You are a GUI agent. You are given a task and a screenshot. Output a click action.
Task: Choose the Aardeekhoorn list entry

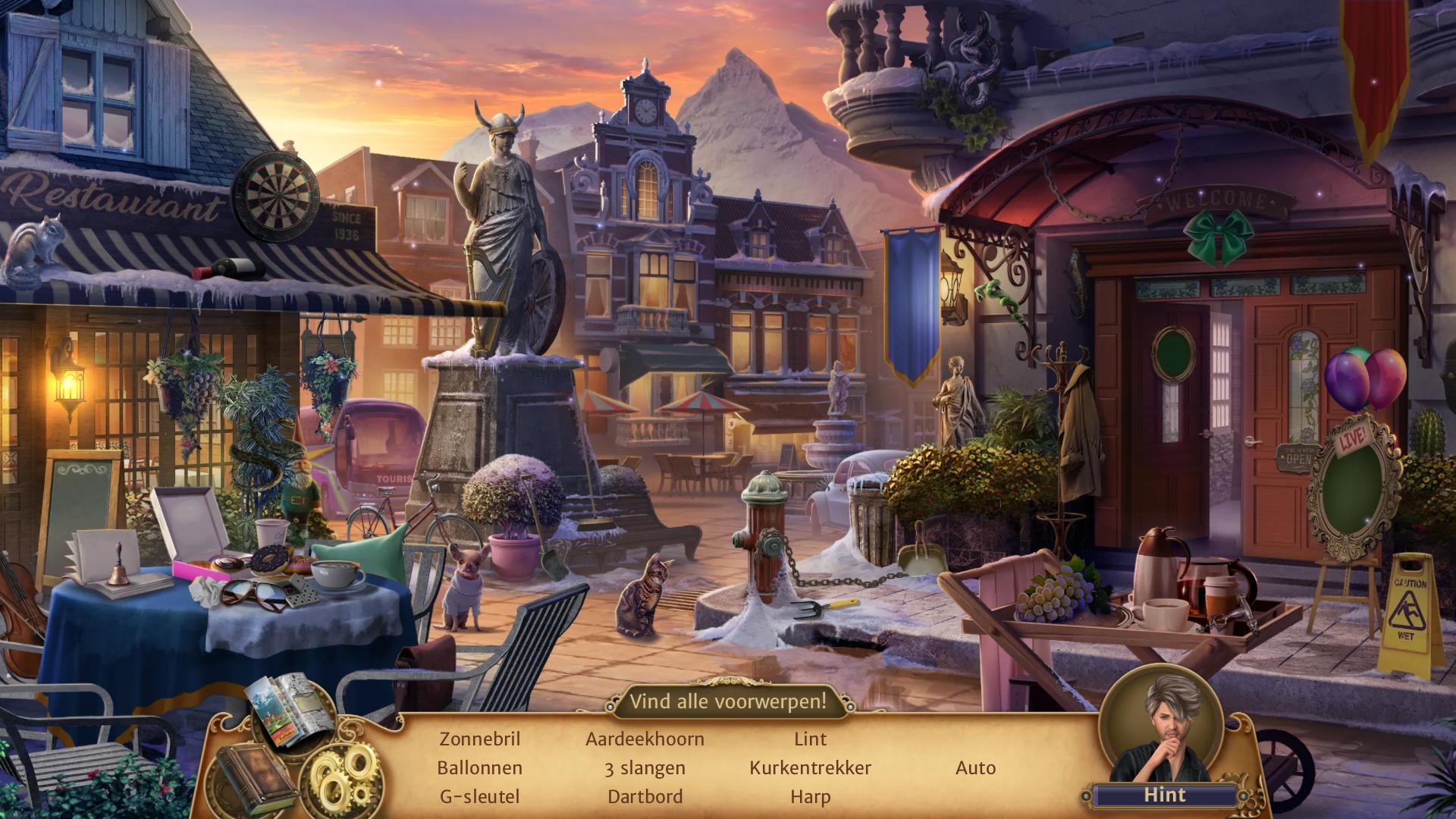(x=645, y=739)
